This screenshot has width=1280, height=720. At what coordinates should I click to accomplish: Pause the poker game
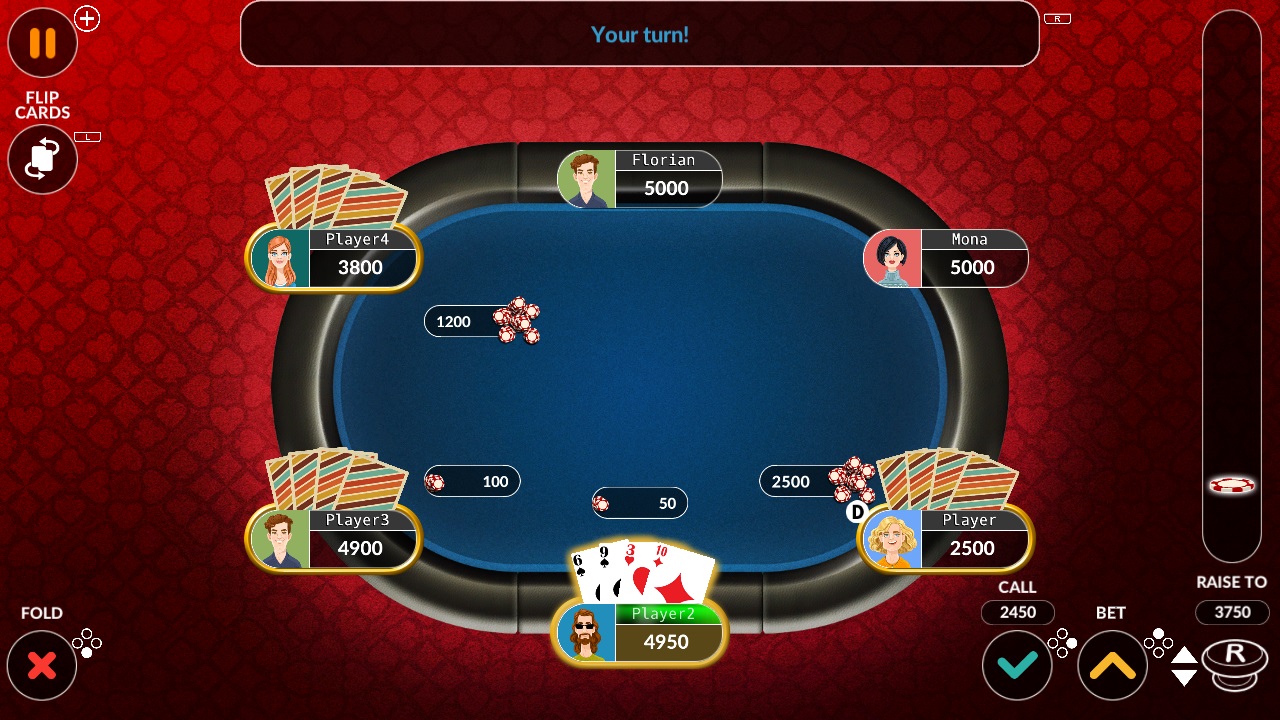42,43
